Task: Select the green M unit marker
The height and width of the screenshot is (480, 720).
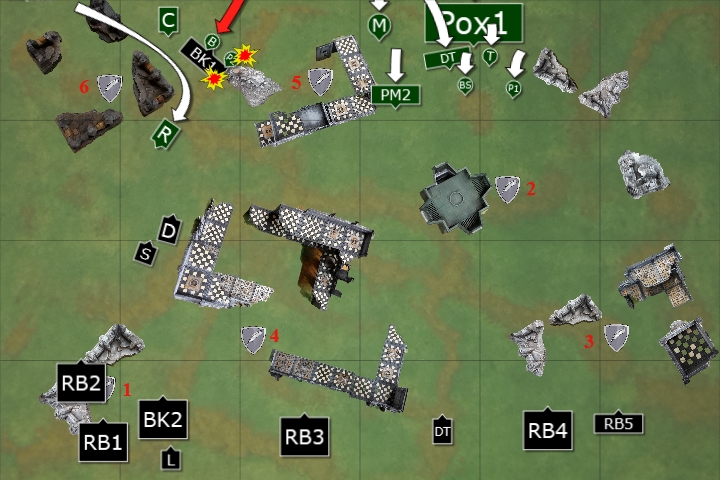Action: pyautogui.click(x=379, y=25)
